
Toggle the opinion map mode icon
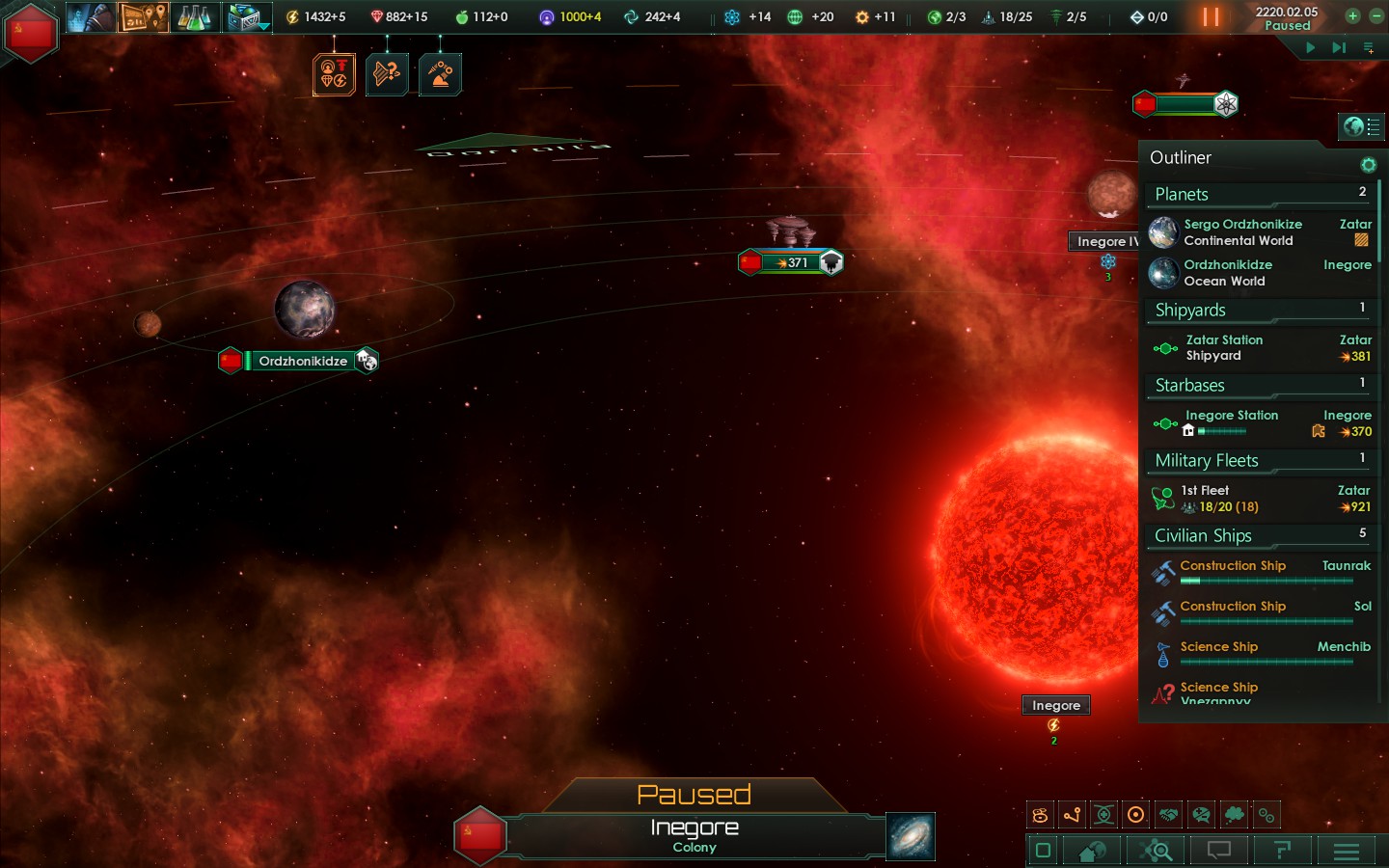tap(1201, 815)
